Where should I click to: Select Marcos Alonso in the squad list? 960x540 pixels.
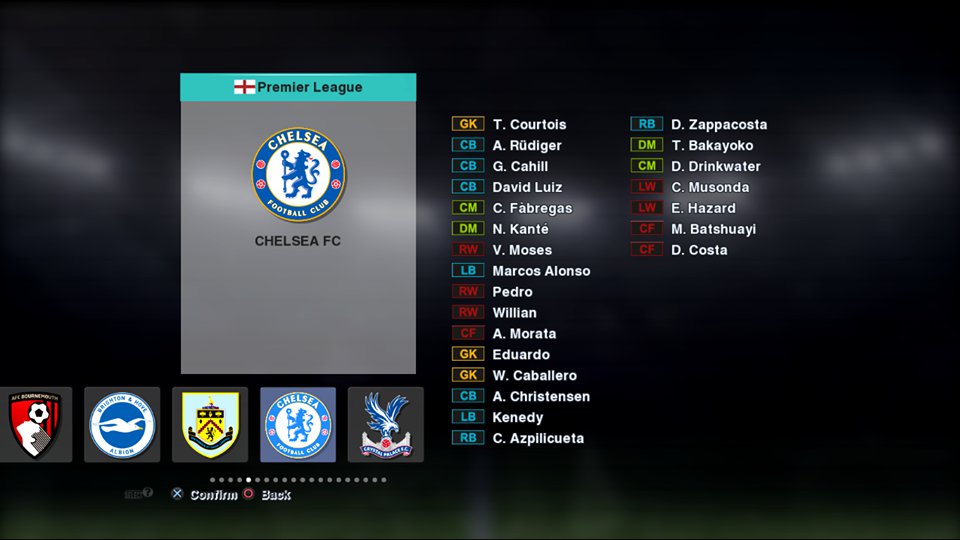click(x=541, y=271)
